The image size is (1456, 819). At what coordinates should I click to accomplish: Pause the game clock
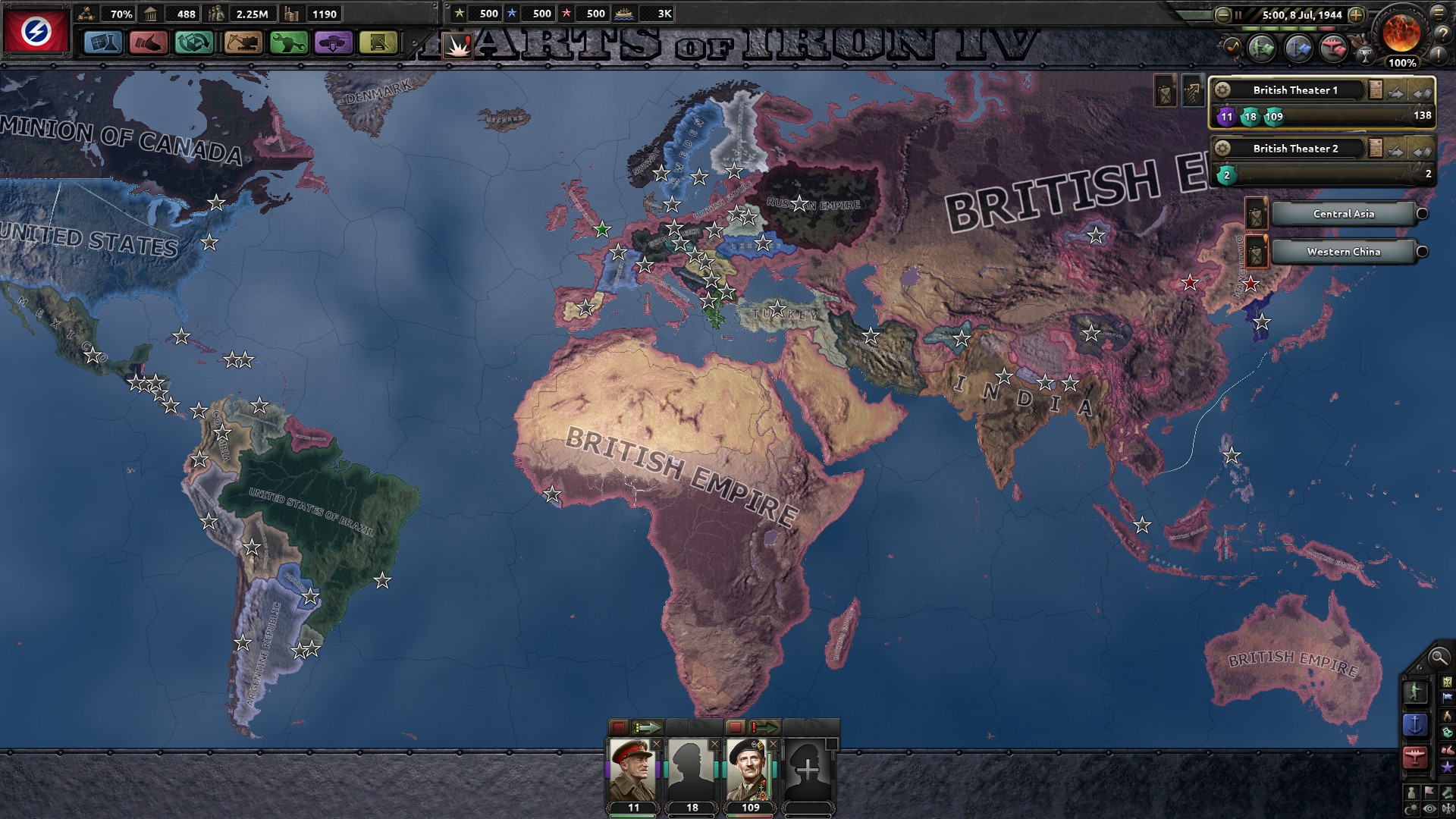[1238, 15]
